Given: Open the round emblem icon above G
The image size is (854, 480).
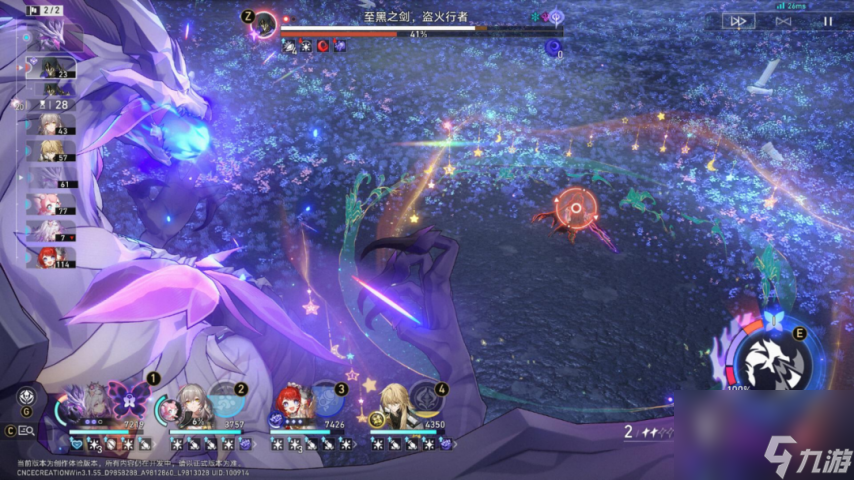Looking at the screenshot, I should pos(27,394).
